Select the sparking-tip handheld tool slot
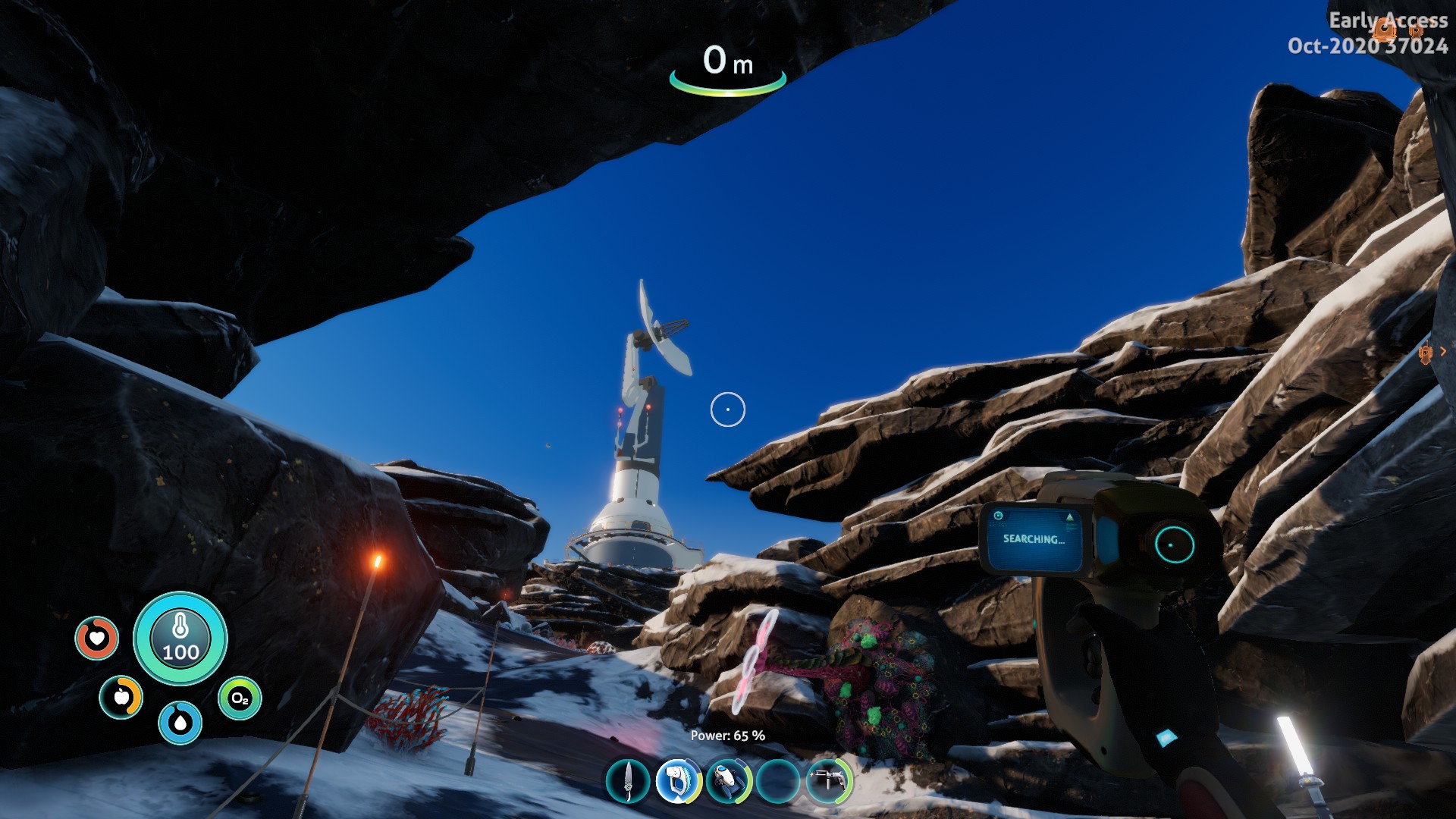This screenshot has height=819, width=1456. coord(829,780)
